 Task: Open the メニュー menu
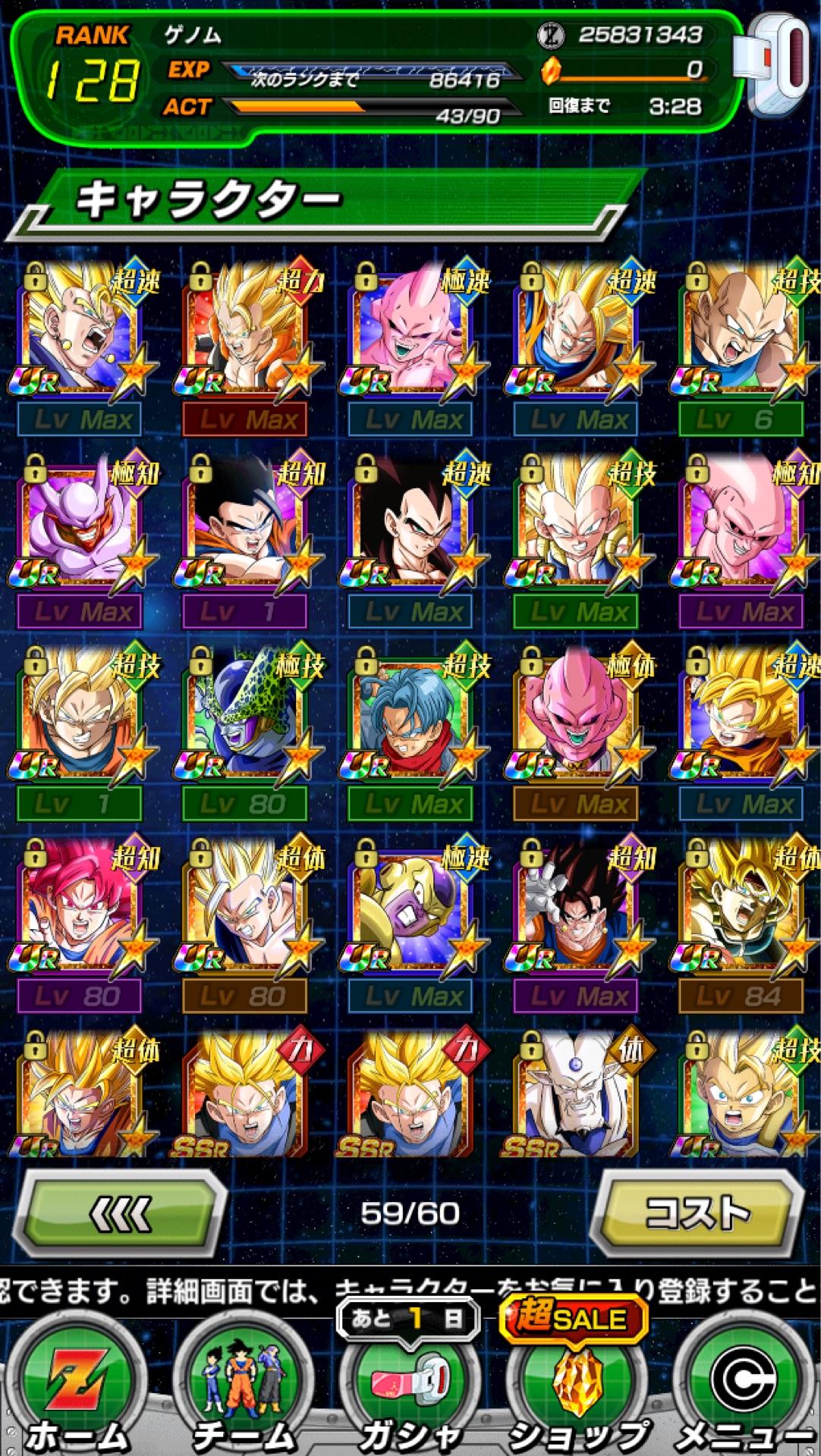click(x=745, y=1389)
